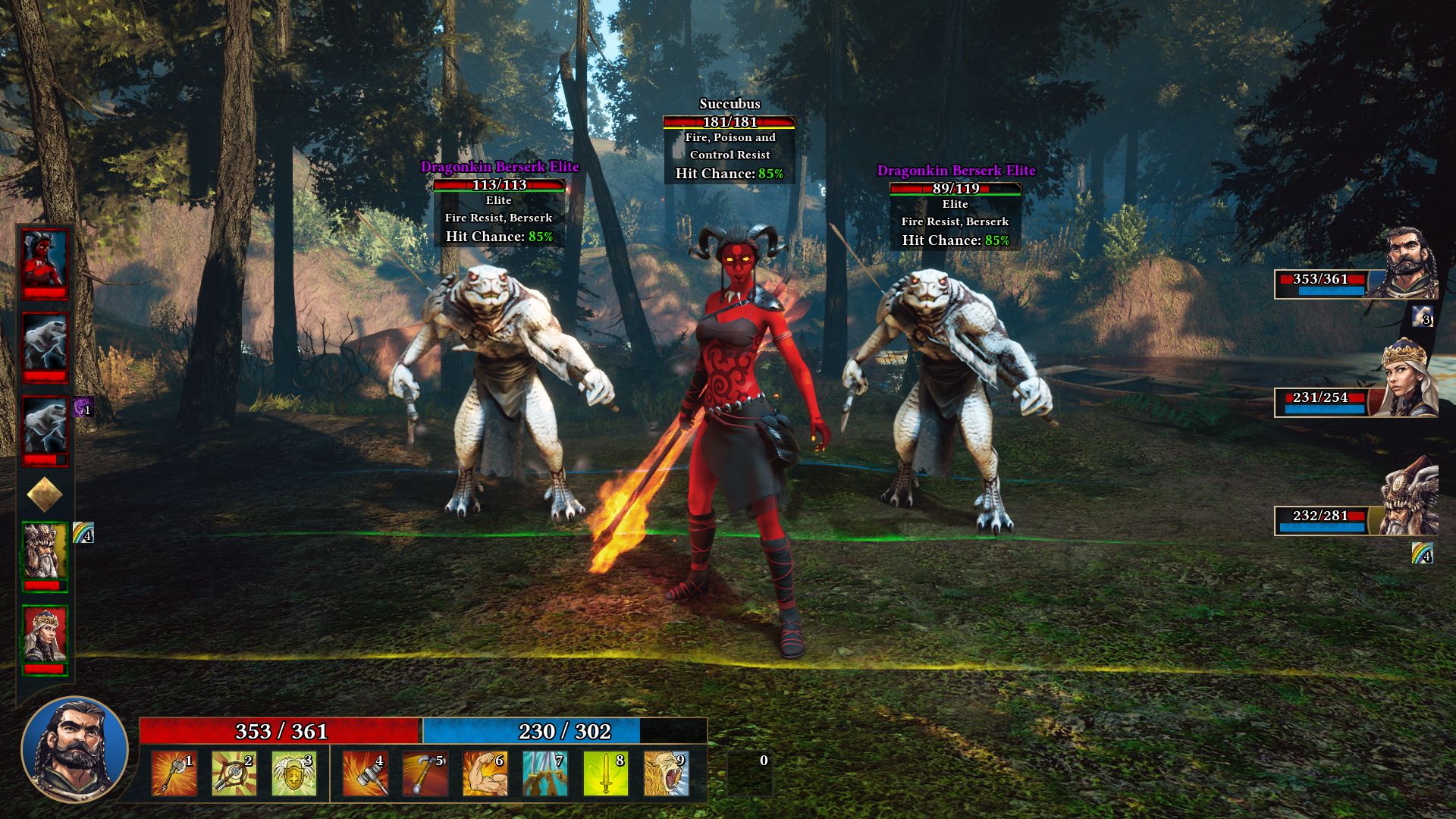Select the swinging hammer skill in slot 5

click(425, 773)
